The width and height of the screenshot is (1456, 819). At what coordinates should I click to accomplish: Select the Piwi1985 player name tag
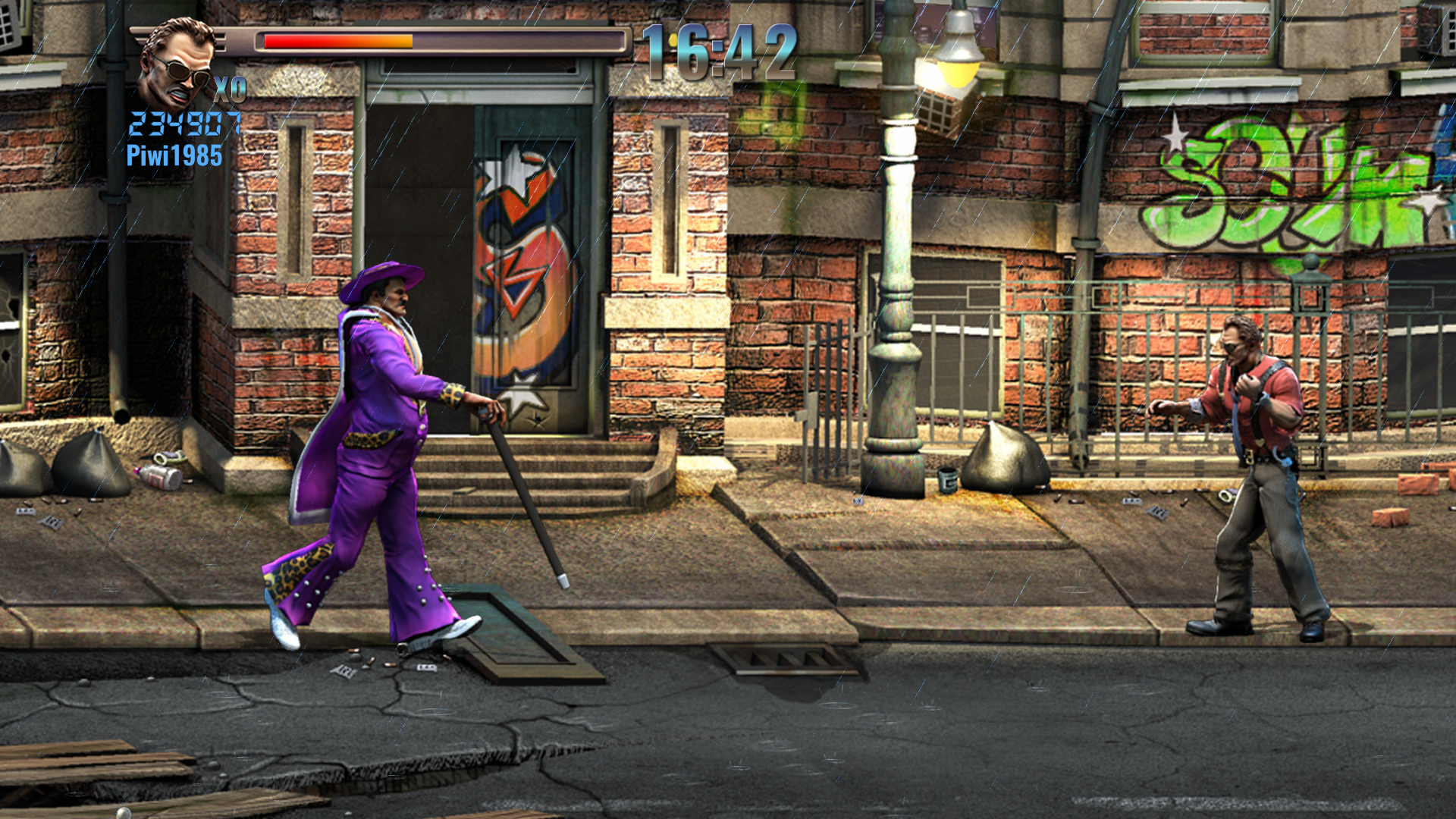[174, 156]
